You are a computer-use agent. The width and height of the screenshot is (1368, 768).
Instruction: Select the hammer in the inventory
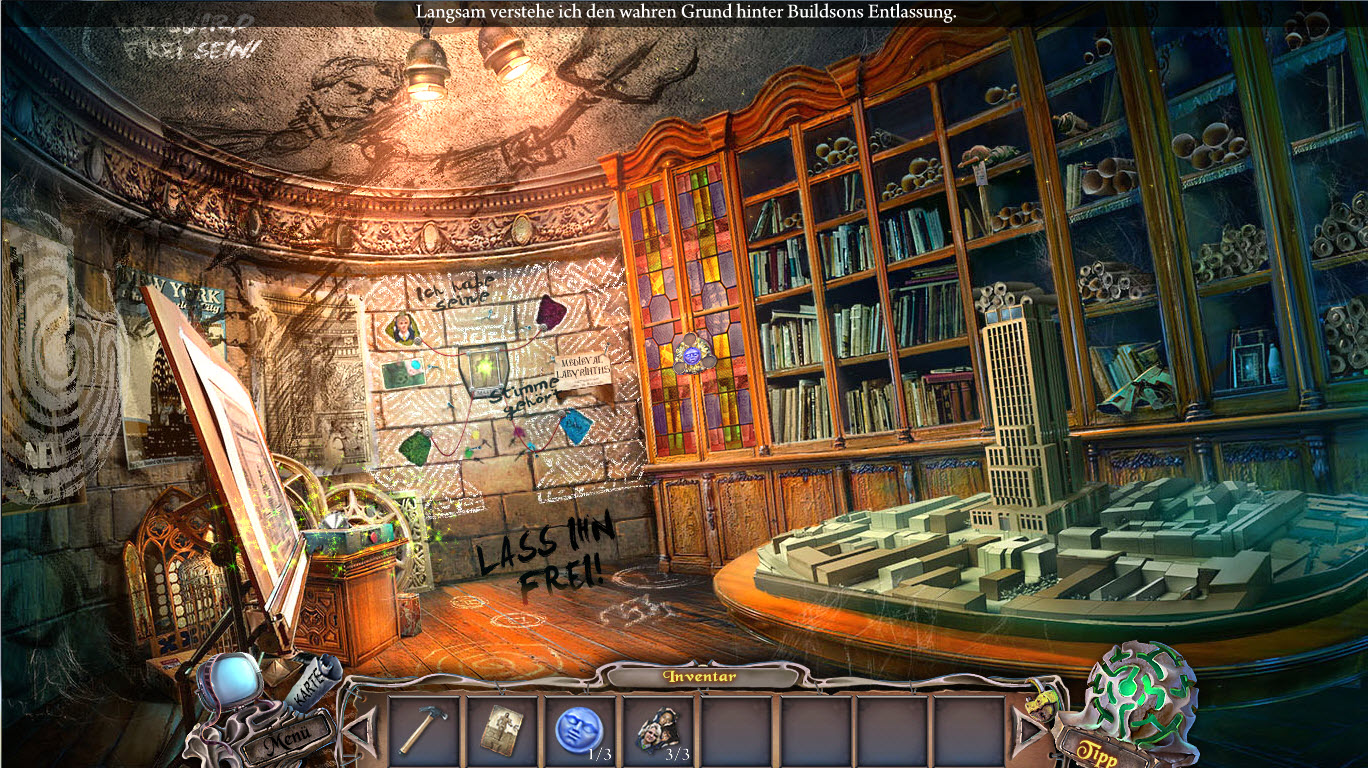pos(424,729)
